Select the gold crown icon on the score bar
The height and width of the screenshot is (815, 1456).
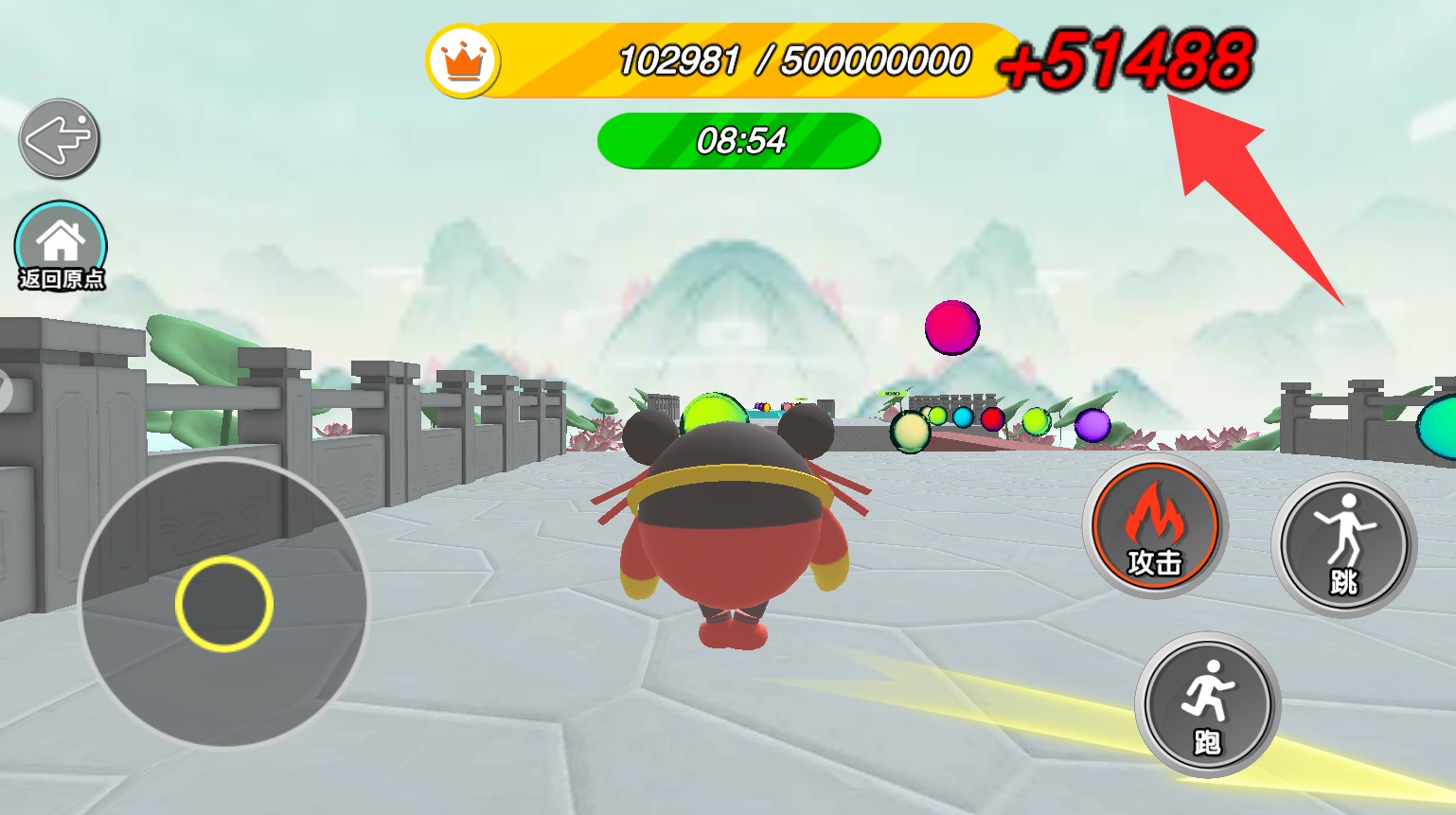coord(463,62)
